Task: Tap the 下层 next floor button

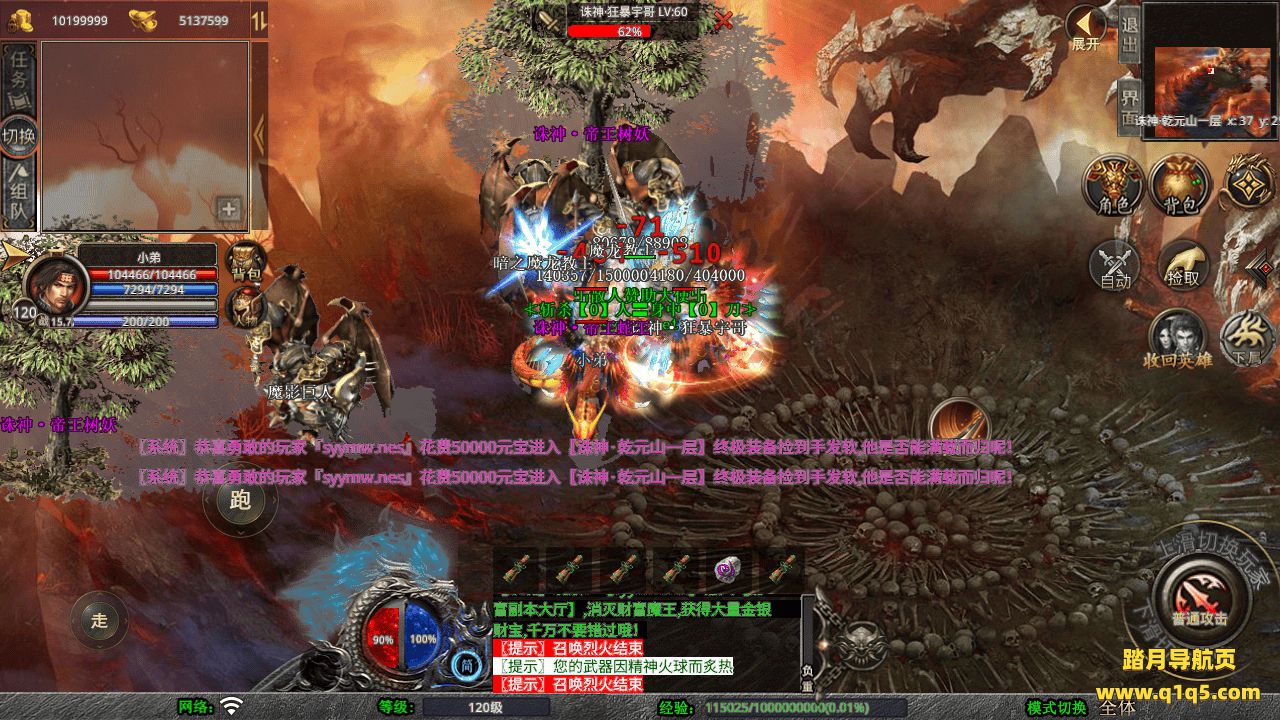Action: click(1246, 338)
